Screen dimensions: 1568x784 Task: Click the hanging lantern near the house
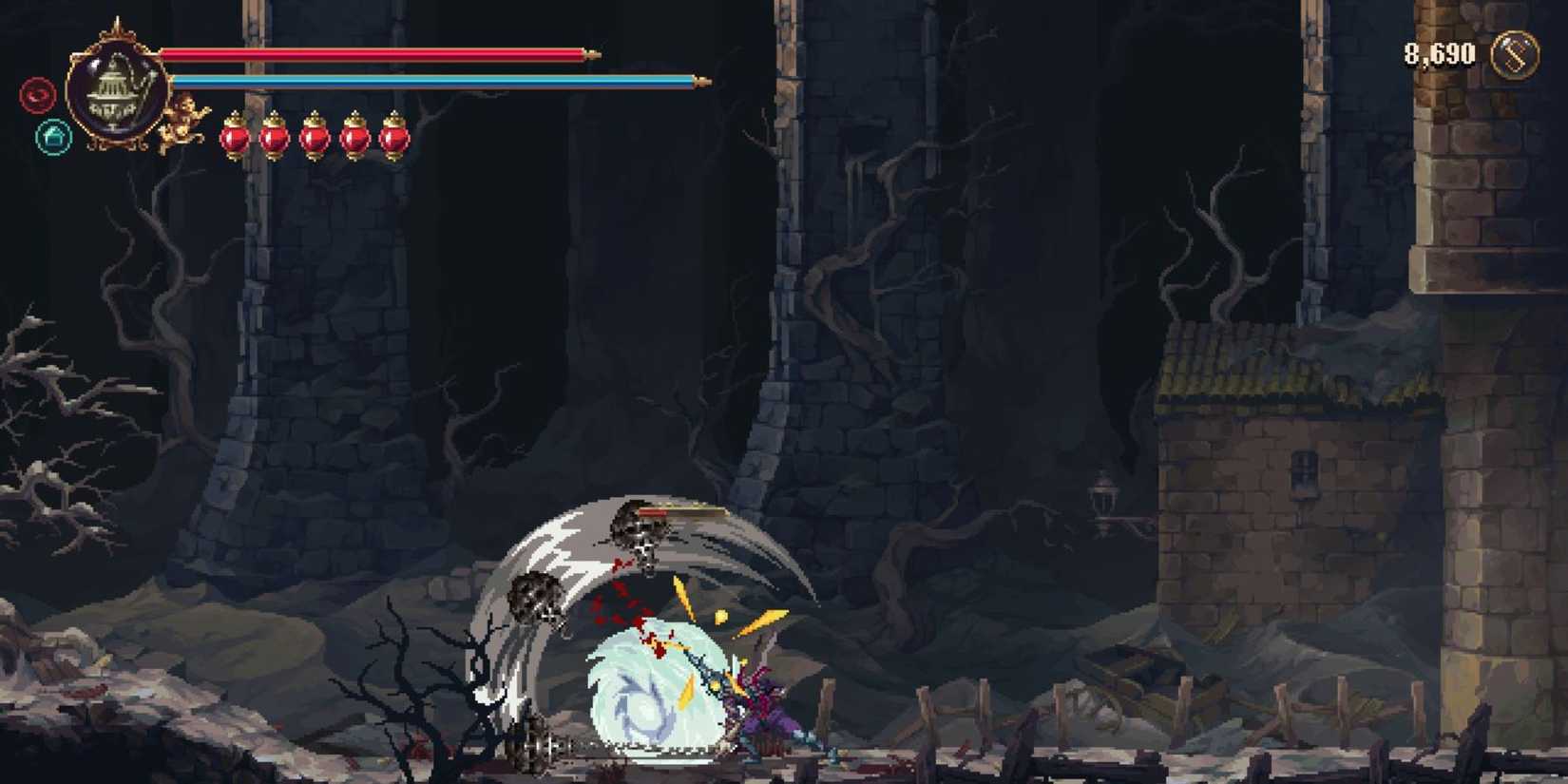pyautogui.click(x=1104, y=492)
